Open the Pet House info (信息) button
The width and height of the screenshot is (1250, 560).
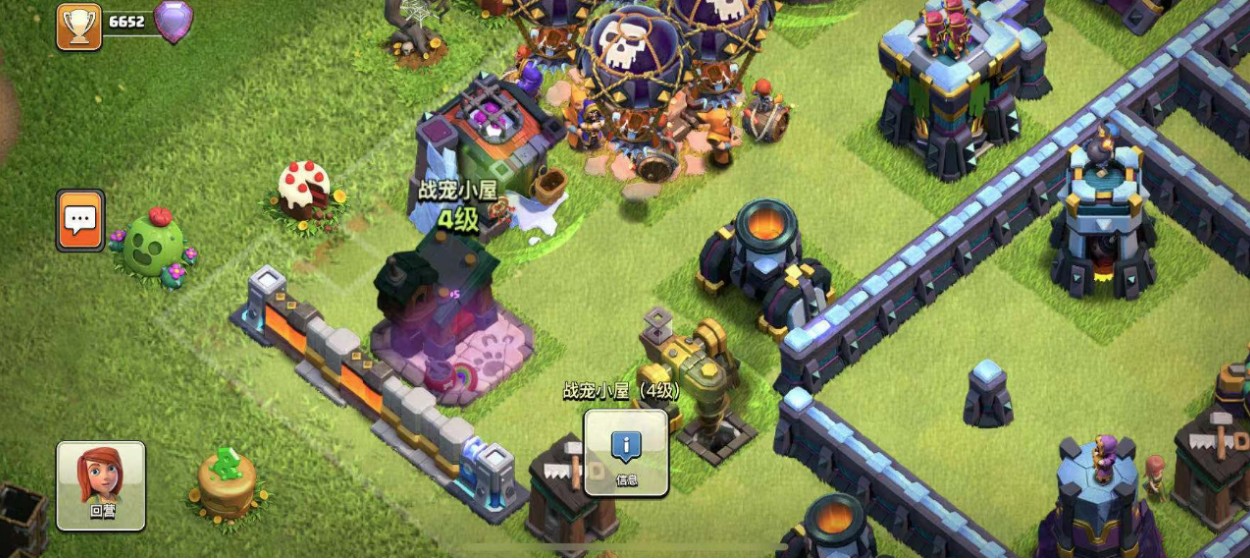(x=626, y=453)
